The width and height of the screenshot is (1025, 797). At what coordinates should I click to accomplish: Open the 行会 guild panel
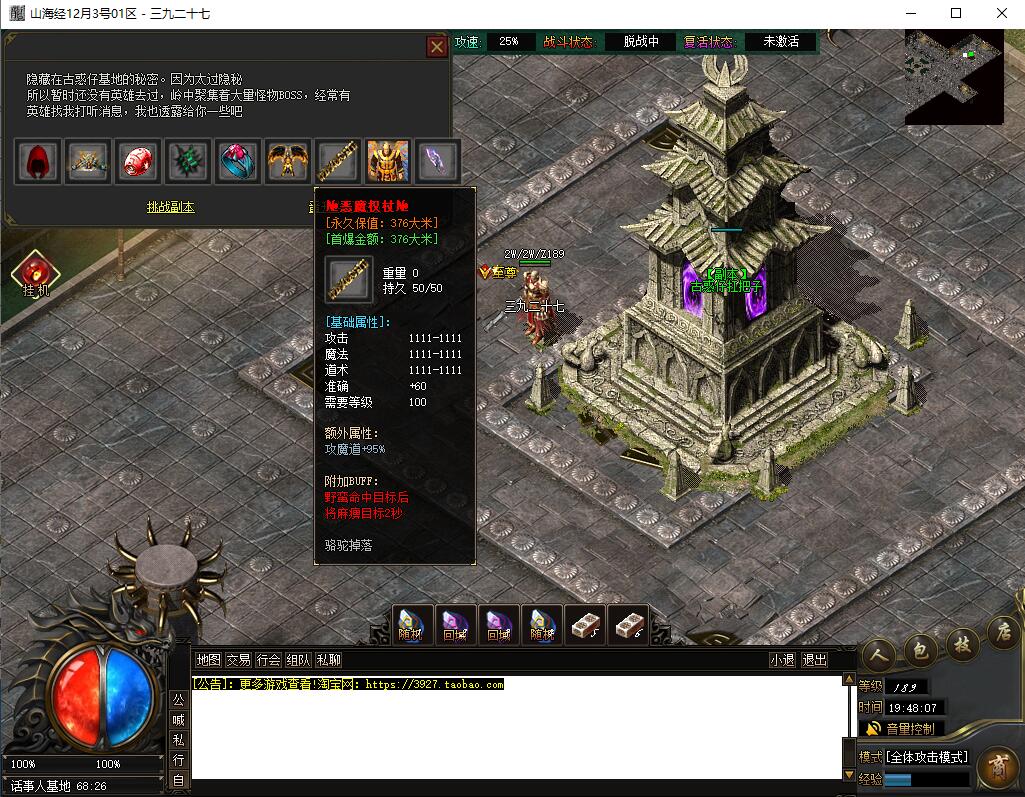(x=268, y=660)
